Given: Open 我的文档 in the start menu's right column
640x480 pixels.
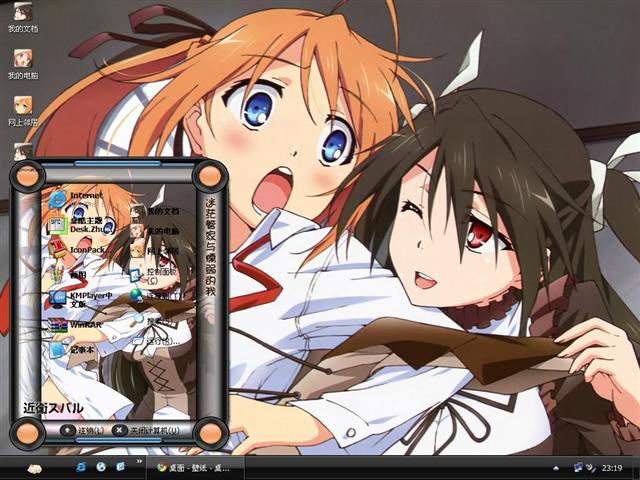Looking at the screenshot, I should click(154, 212).
